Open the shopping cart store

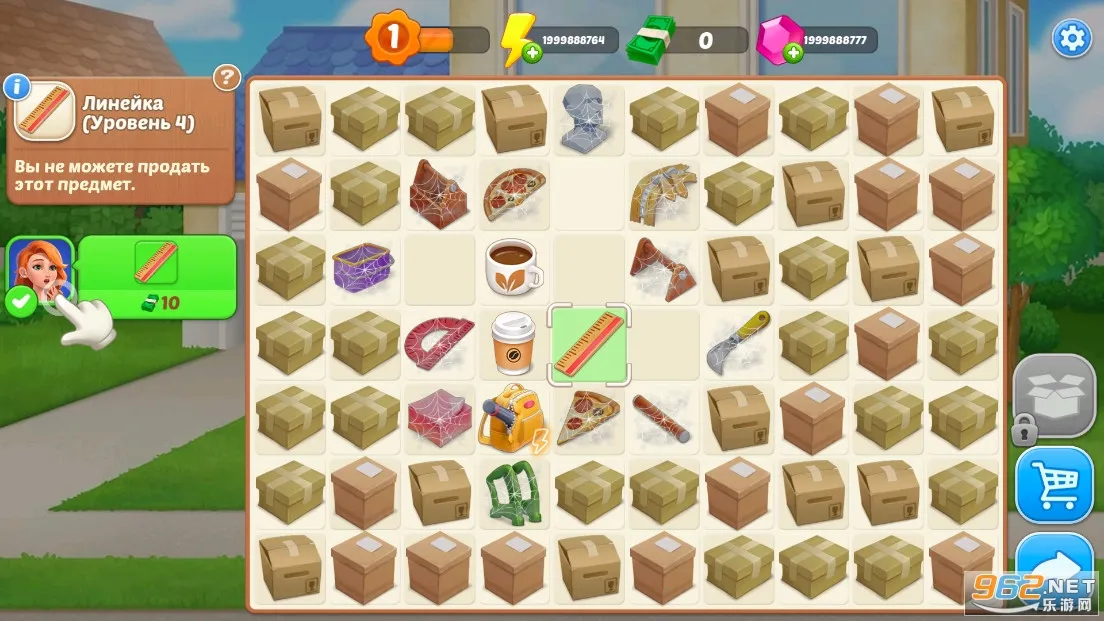pos(1055,485)
